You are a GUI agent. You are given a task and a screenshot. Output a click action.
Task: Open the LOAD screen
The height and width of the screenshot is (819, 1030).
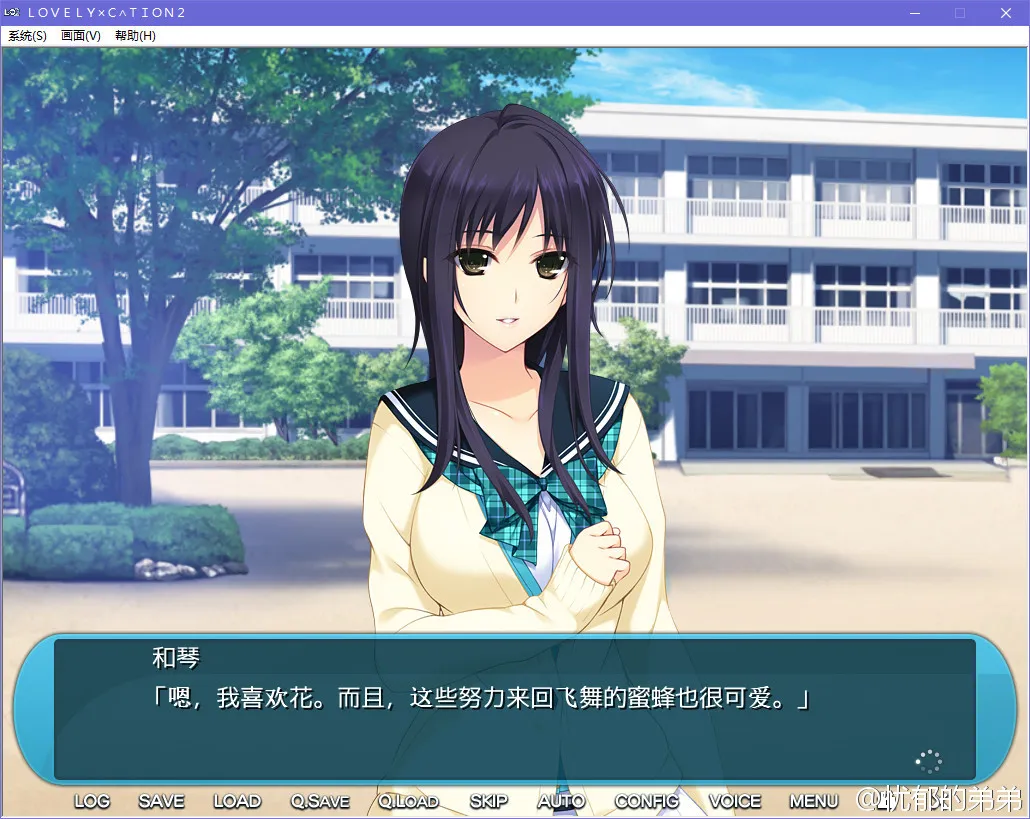(x=237, y=801)
